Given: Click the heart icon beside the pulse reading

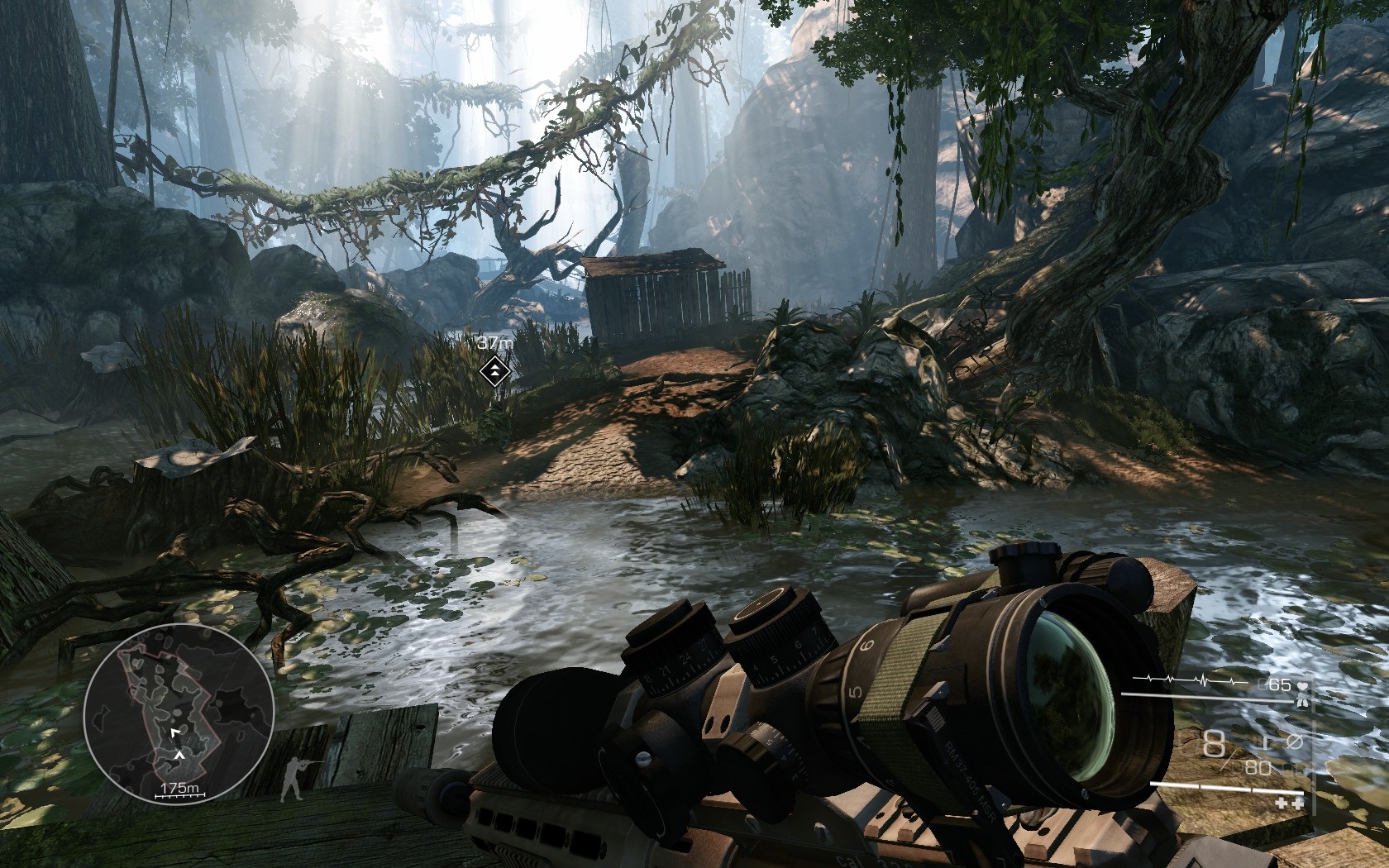Looking at the screenshot, I should 1303,685.
